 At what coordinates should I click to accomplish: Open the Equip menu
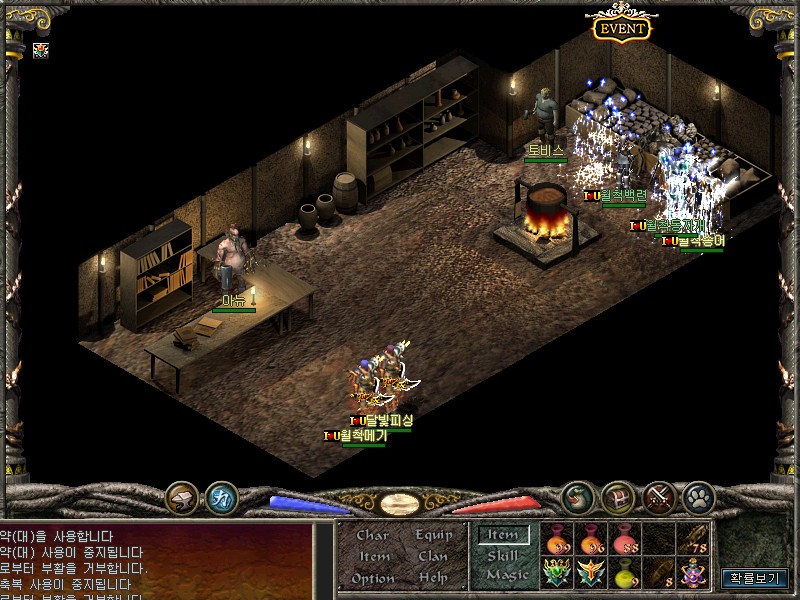pos(433,535)
